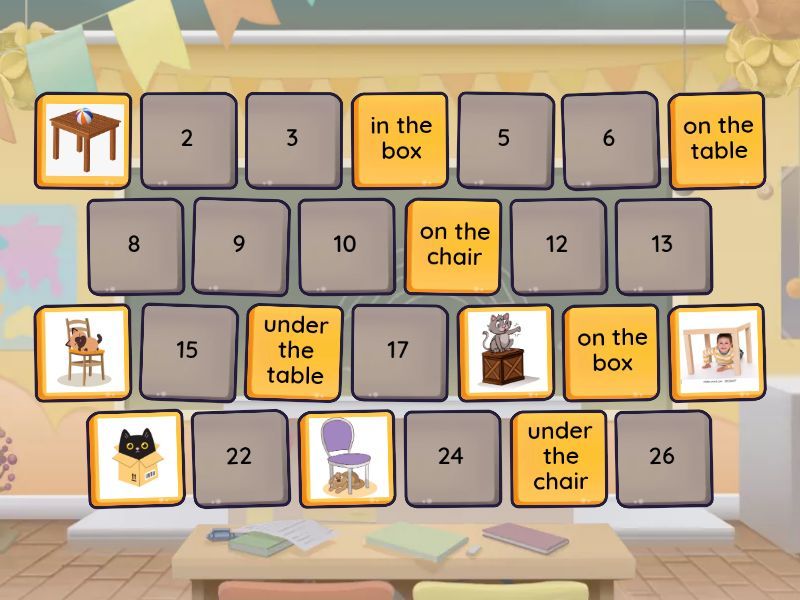Turn over card number 24

(451, 457)
